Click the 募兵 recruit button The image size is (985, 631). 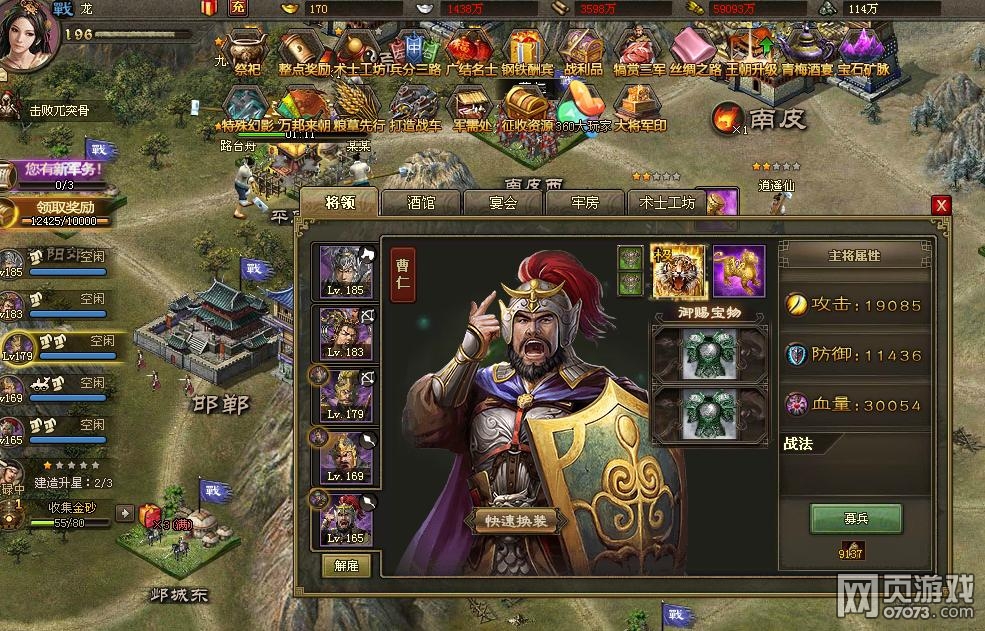tap(855, 518)
